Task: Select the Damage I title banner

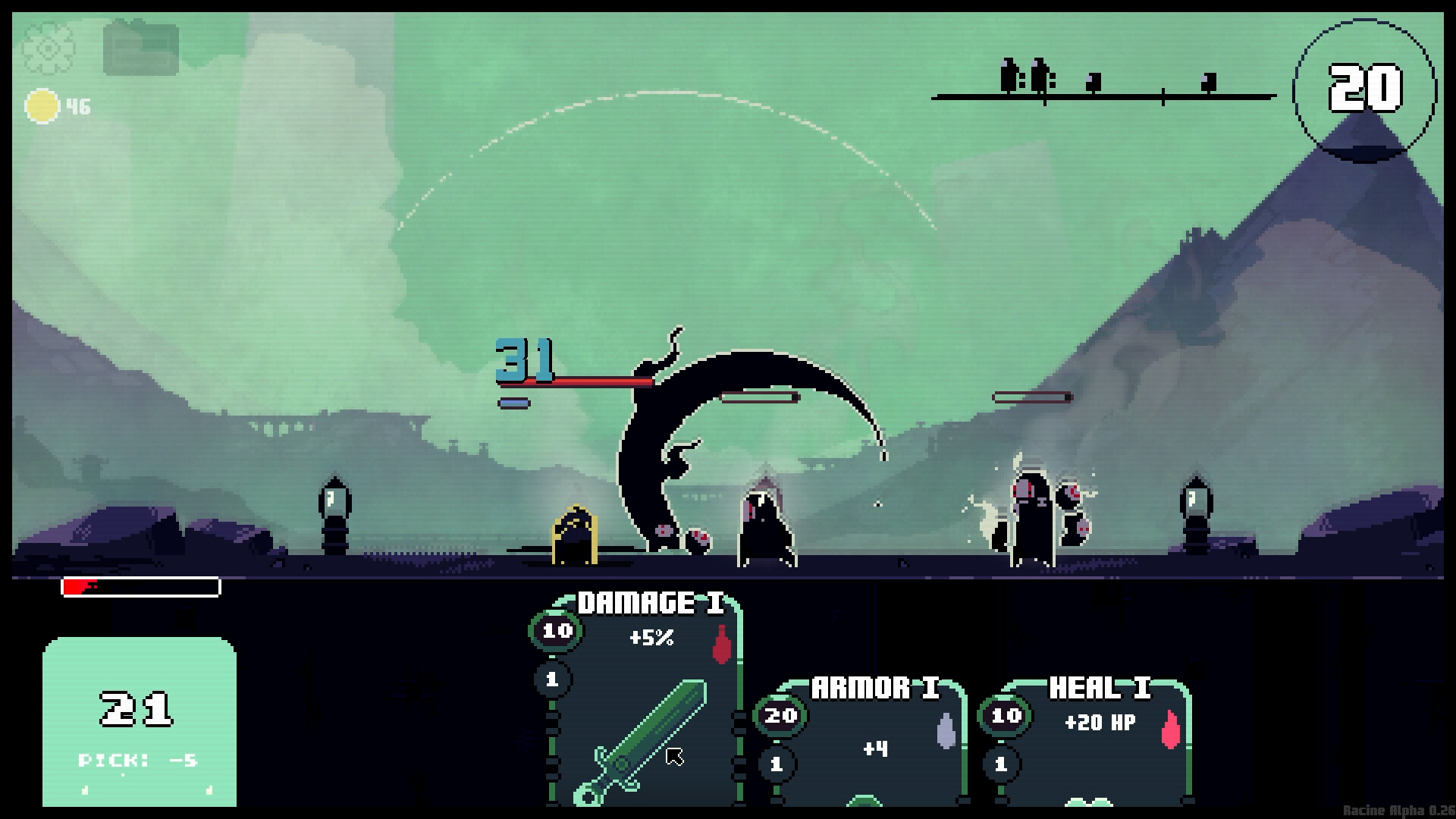Action: coord(651,601)
